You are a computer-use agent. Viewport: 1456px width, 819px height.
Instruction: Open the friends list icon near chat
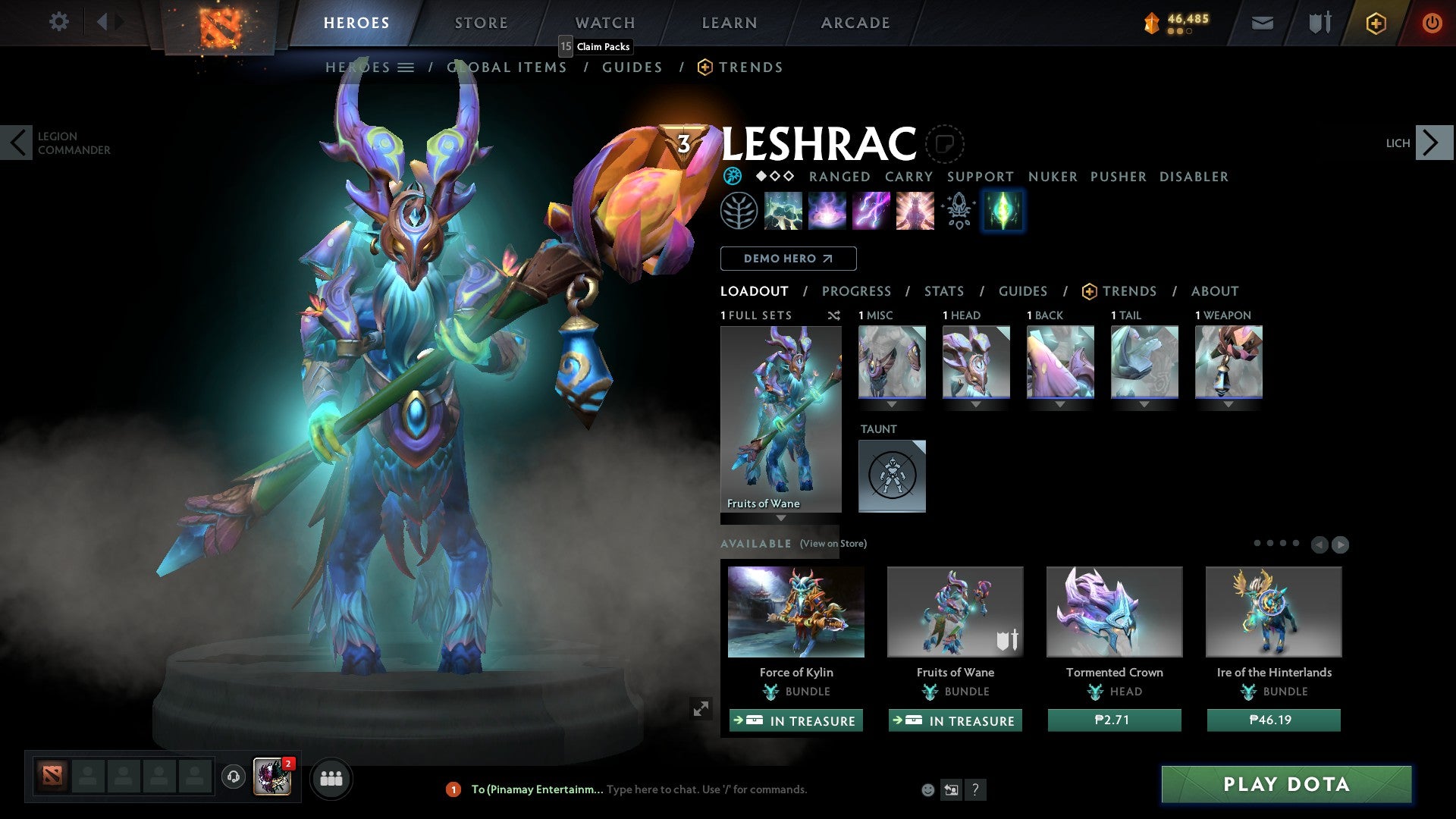point(331,778)
